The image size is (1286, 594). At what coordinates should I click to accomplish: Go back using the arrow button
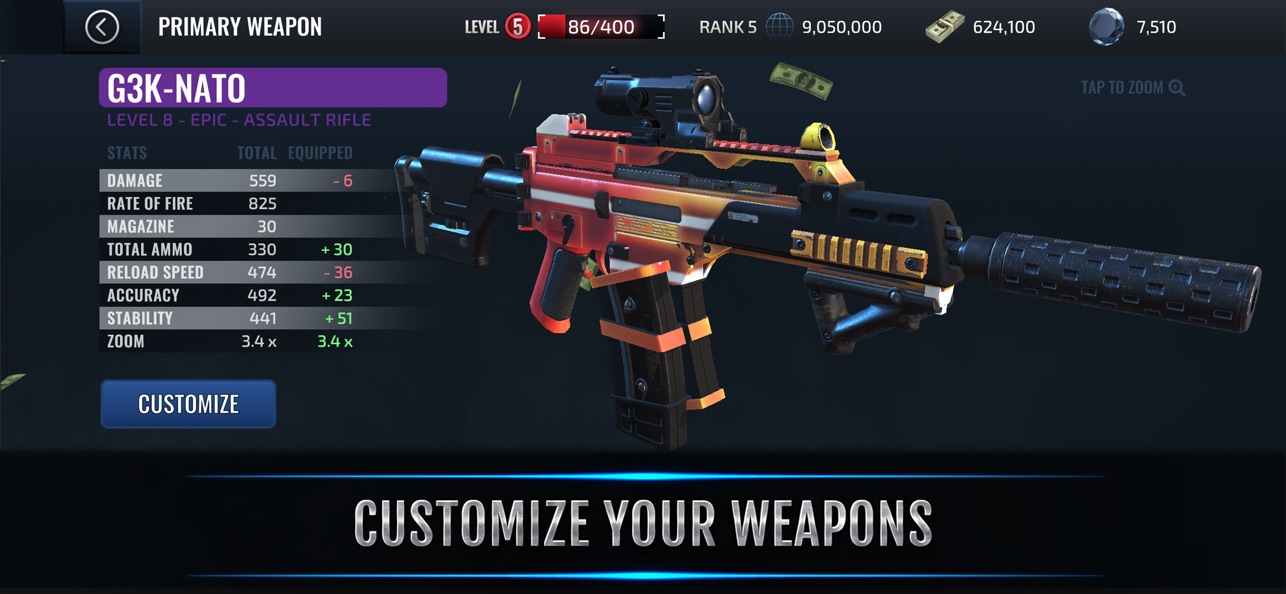point(102,27)
